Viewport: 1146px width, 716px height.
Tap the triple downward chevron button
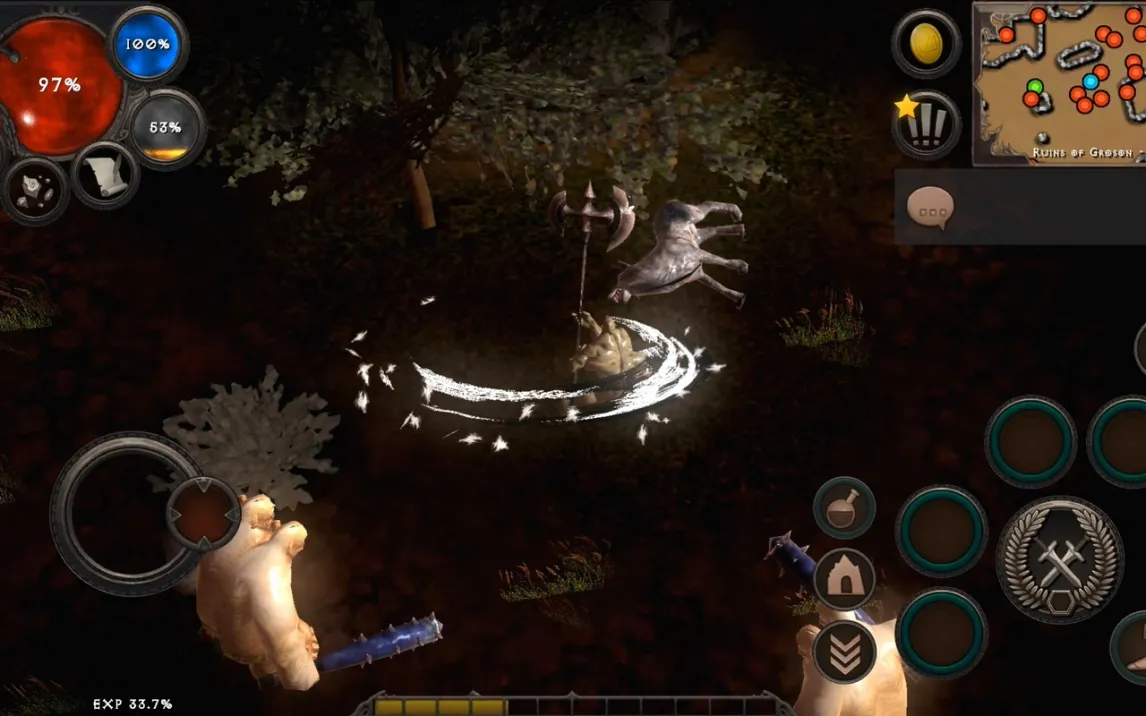(844, 652)
